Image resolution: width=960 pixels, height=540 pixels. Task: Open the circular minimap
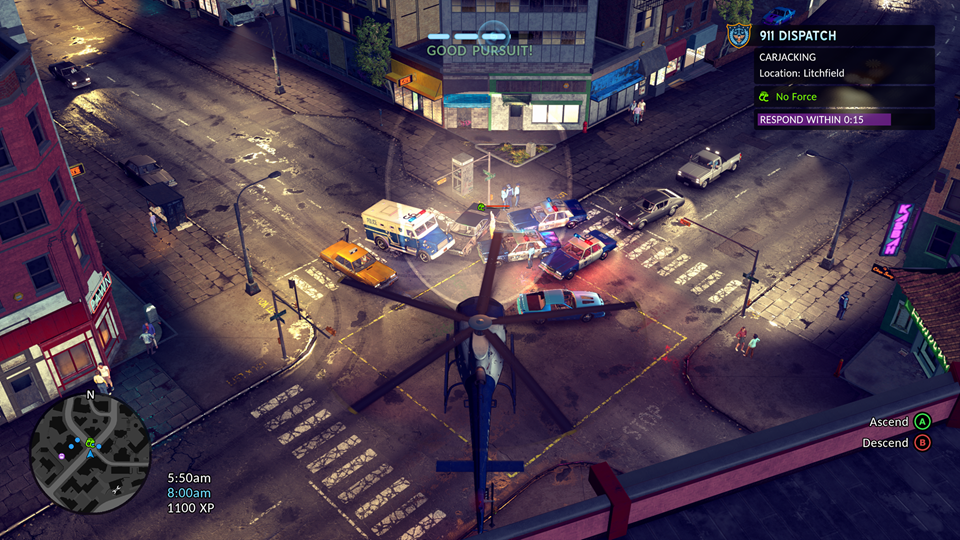90,453
